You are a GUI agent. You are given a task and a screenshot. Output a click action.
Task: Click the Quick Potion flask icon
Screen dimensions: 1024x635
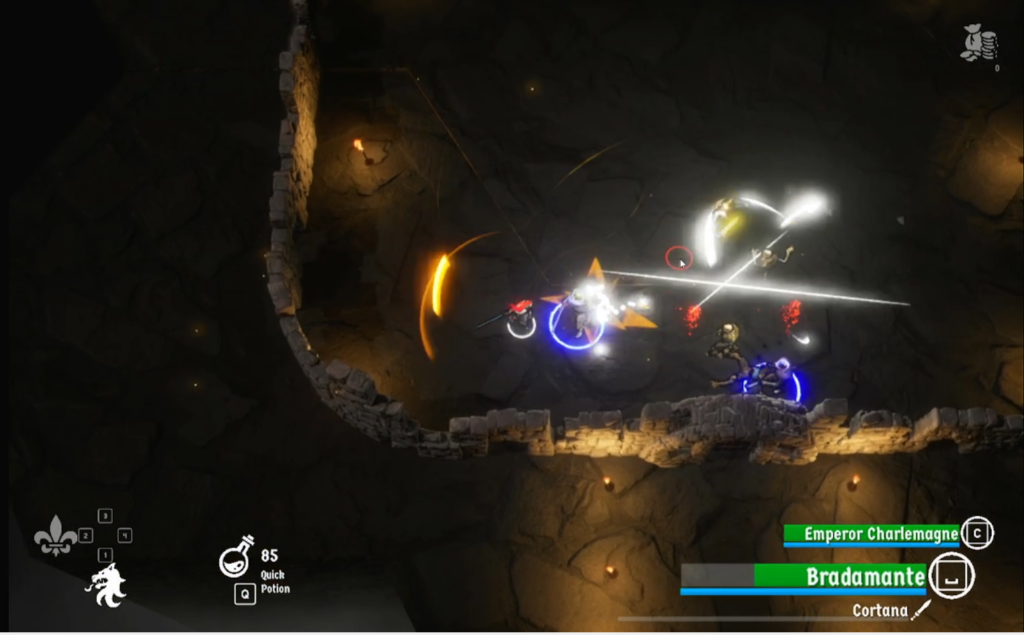pyautogui.click(x=236, y=557)
